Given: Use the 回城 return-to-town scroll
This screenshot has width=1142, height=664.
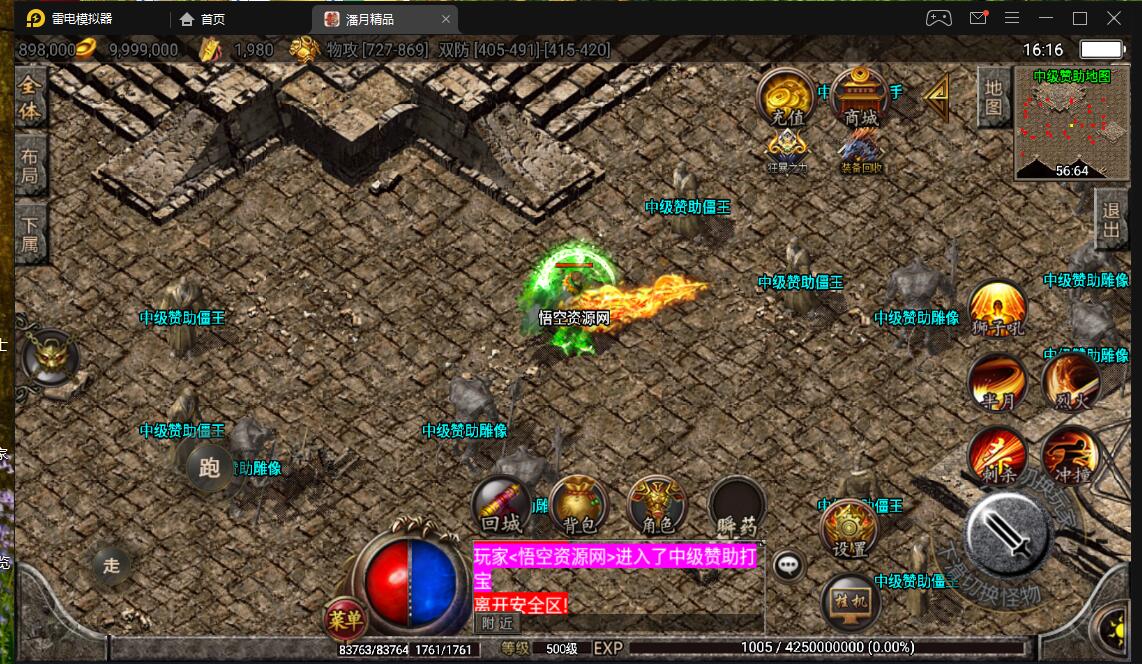Looking at the screenshot, I should click(501, 505).
